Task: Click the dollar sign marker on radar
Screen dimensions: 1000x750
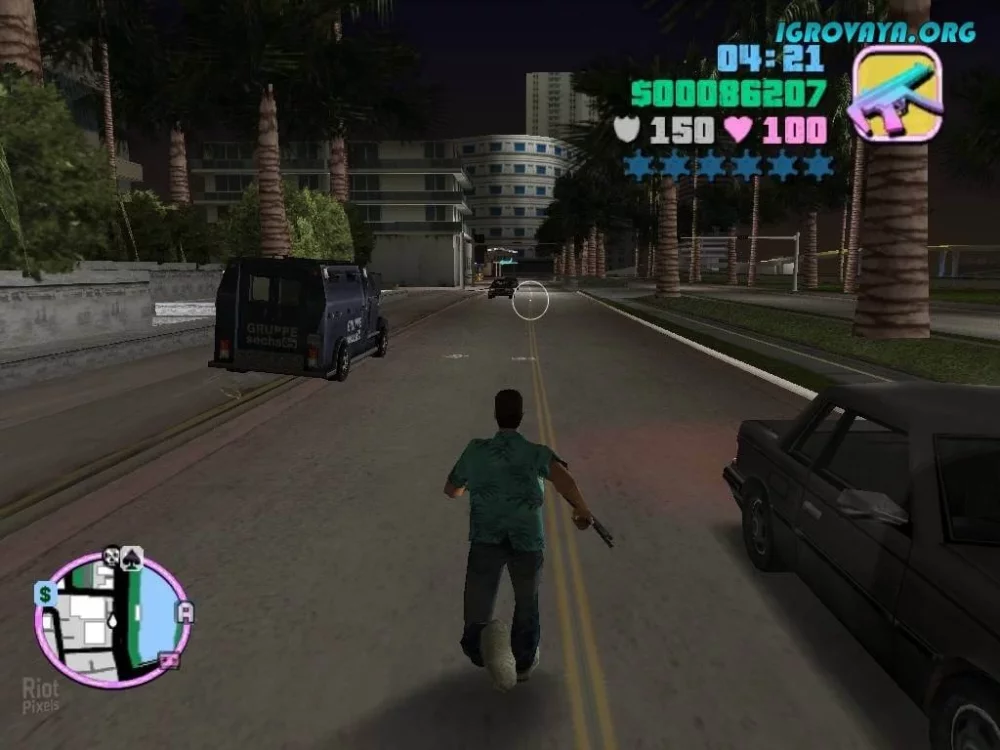Action: pos(44,594)
